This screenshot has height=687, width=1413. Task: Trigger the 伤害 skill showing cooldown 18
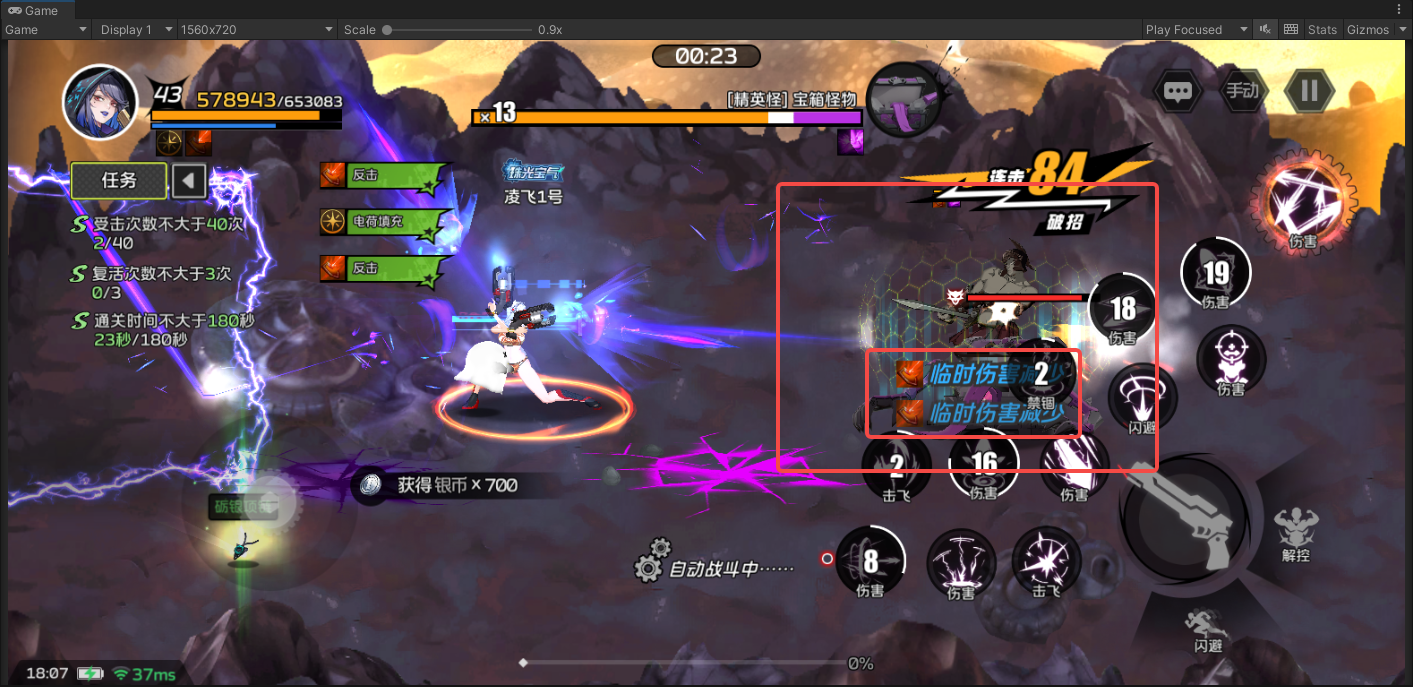(1122, 308)
